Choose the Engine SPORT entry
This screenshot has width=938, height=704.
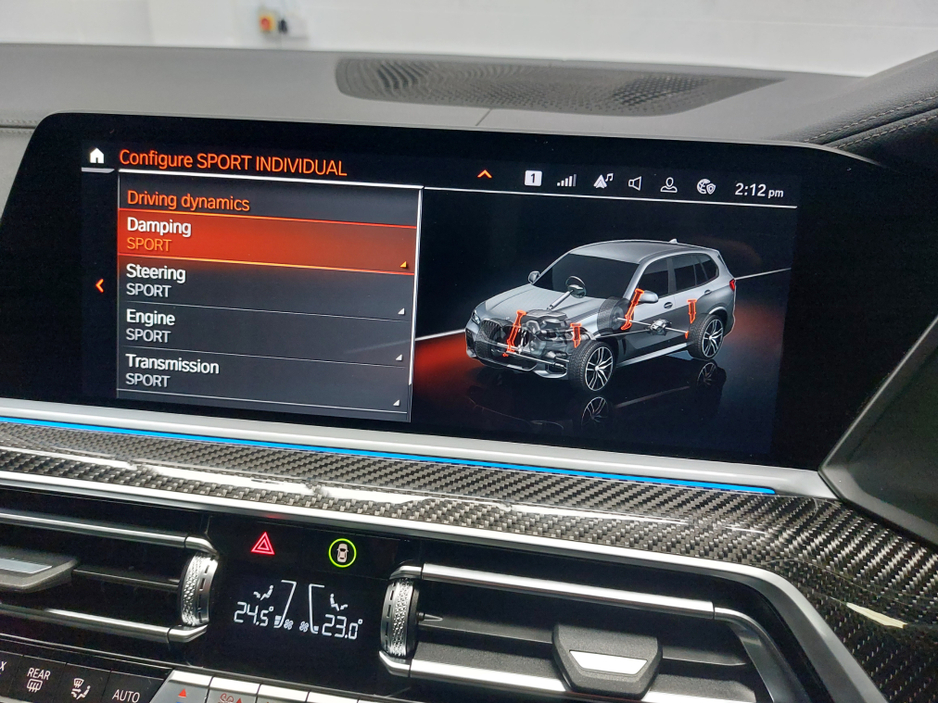point(265,326)
